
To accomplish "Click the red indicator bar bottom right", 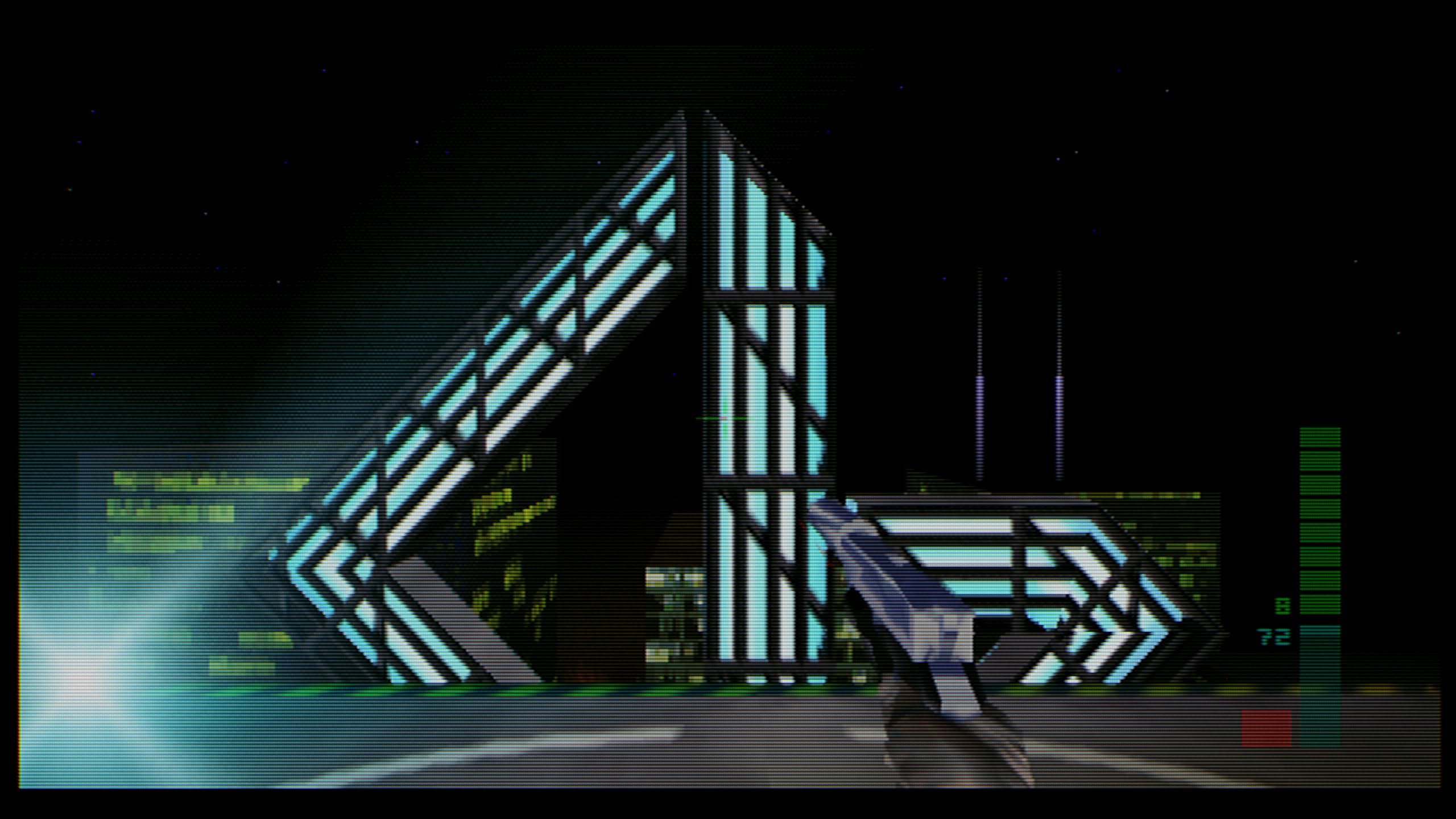I will click(1268, 727).
